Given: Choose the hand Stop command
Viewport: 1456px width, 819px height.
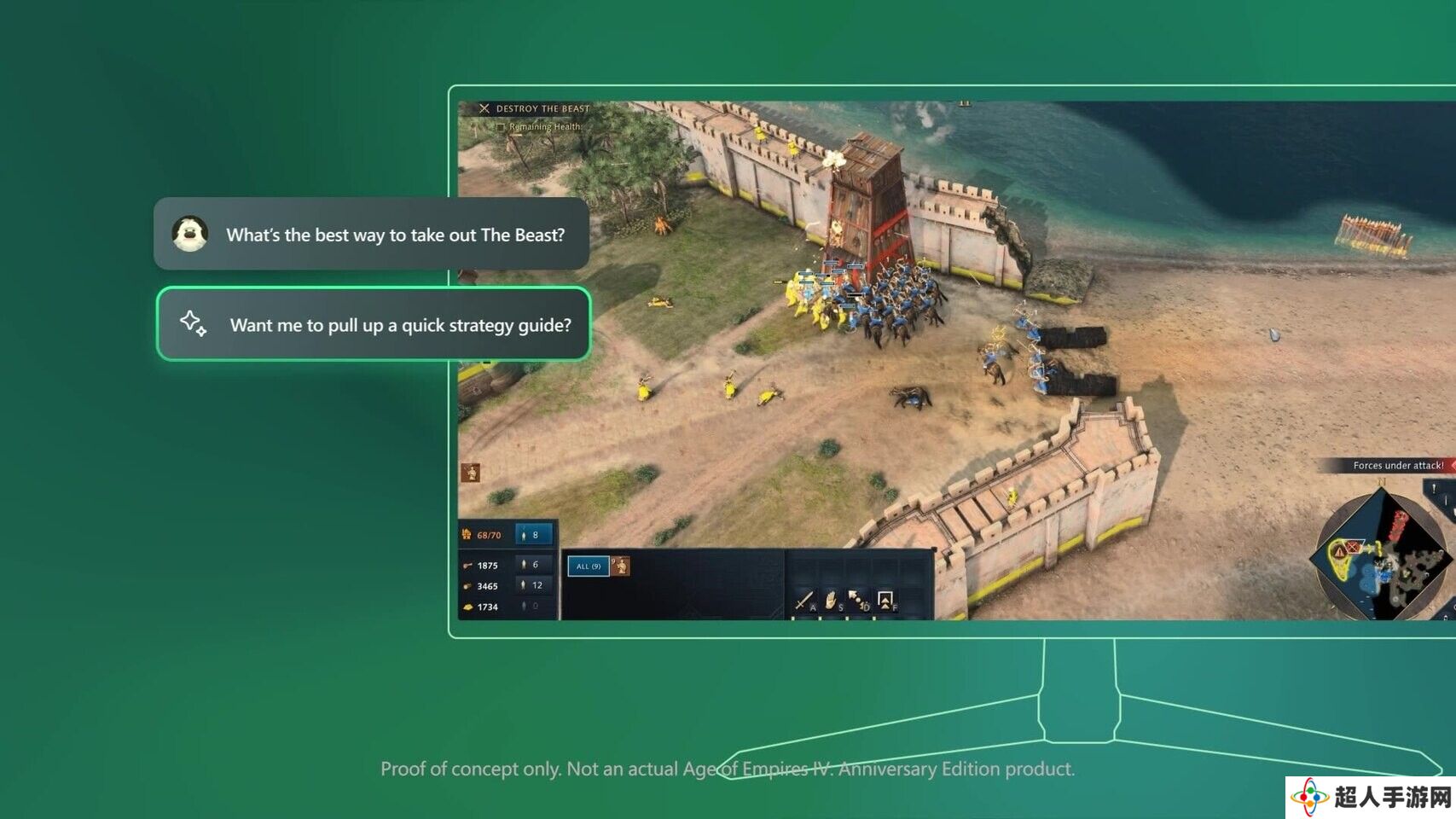Looking at the screenshot, I should [x=831, y=601].
